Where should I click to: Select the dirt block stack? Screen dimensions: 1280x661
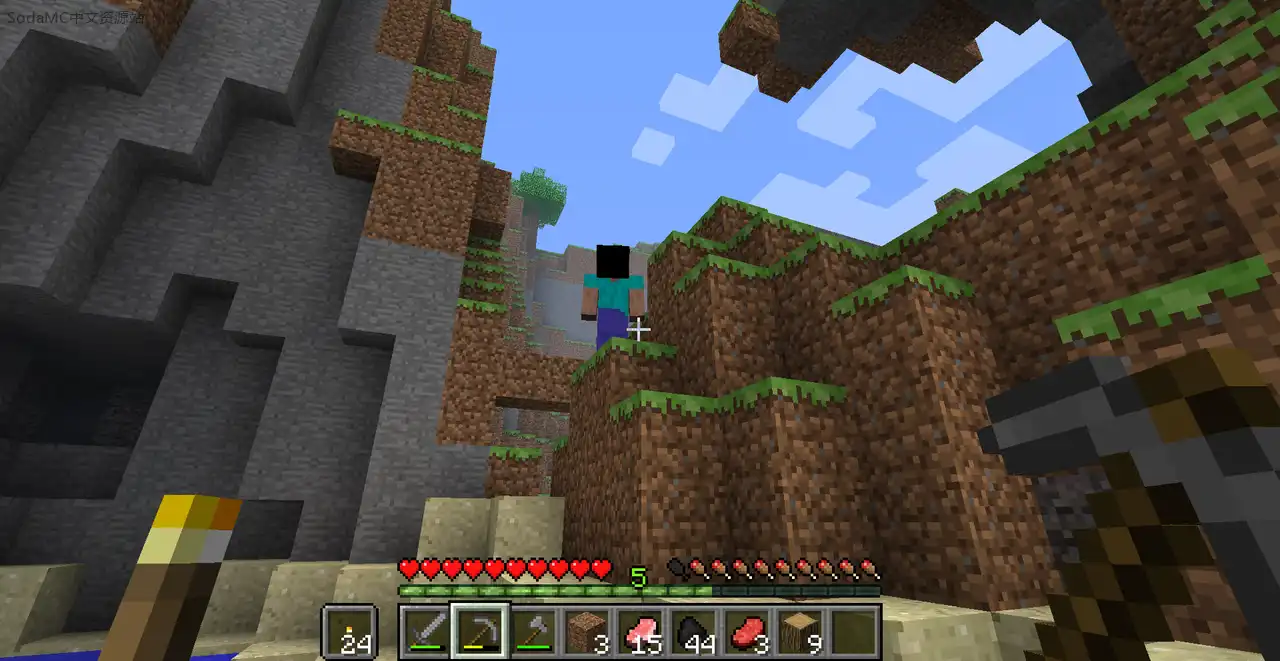tap(588, 631)
